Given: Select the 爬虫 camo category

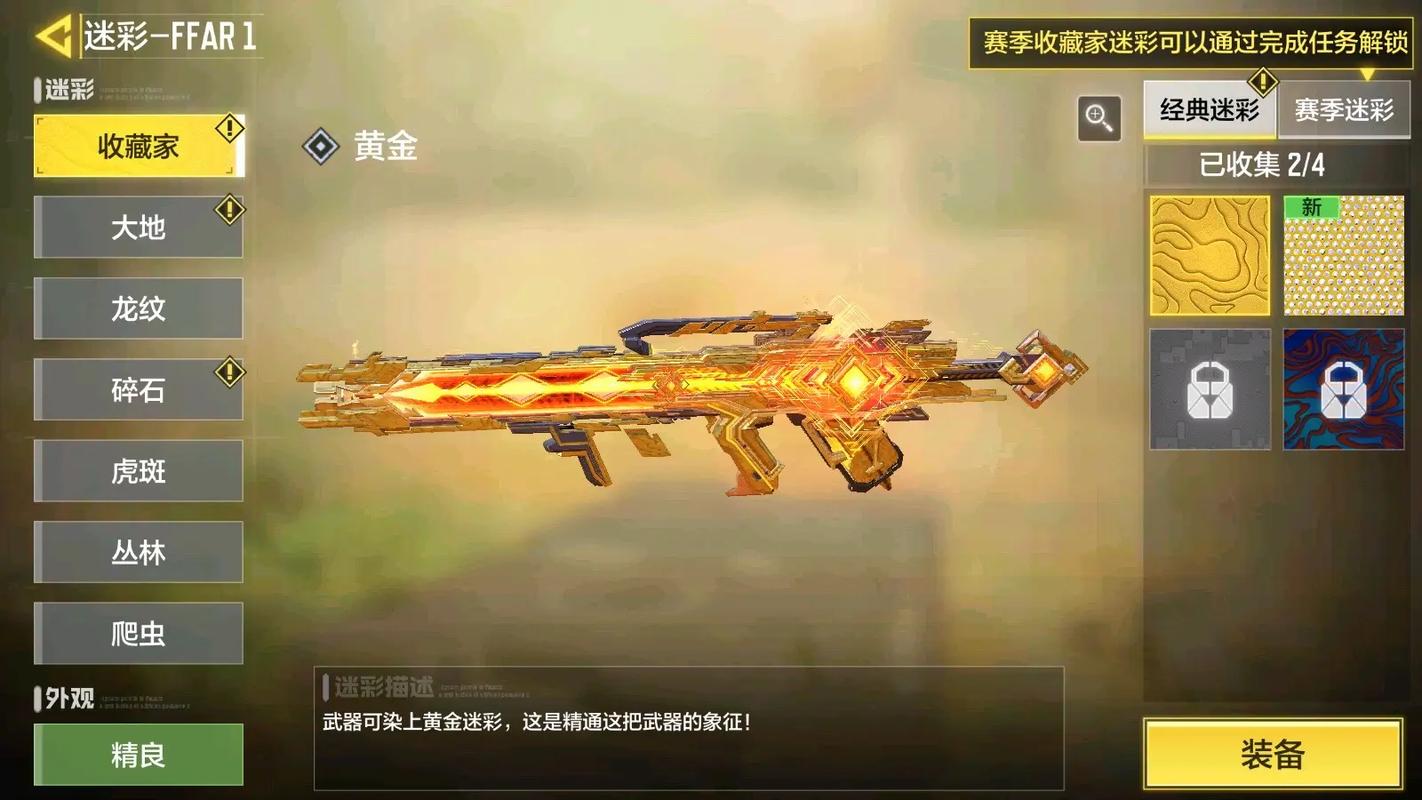Looking at the screenshot, I should coord(138,633).
